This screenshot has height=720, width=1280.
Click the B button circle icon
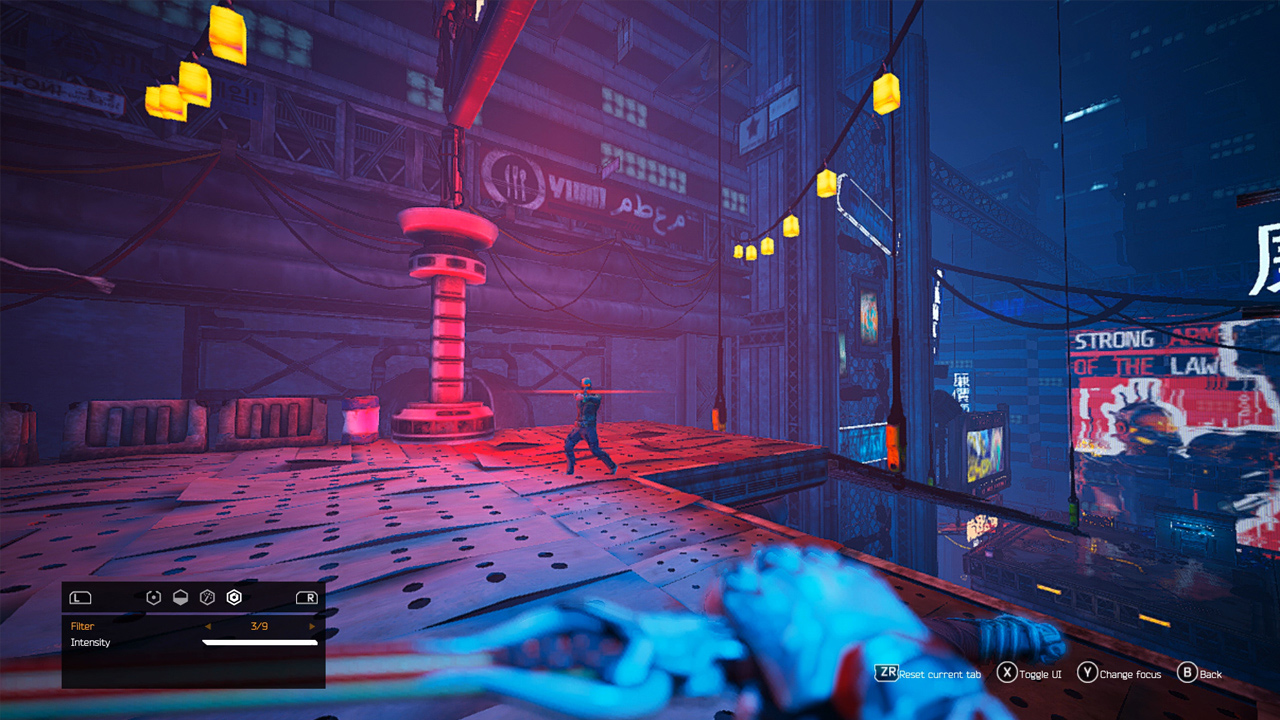pyautogui.click(x=1188, y=674)
